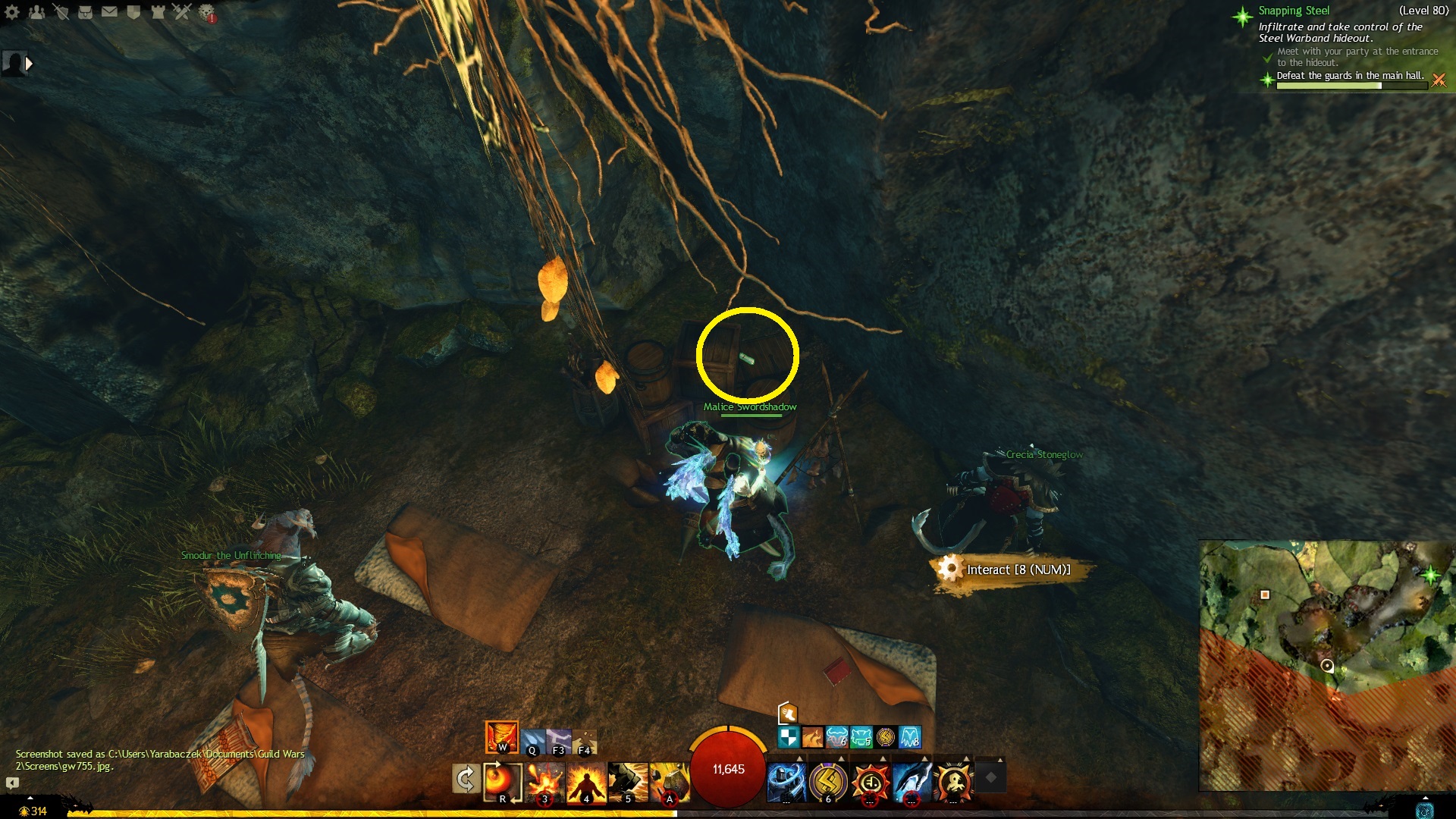Use the armored knight healing skill
Screen dimensions: 1456x819
(x=786, y=782)
